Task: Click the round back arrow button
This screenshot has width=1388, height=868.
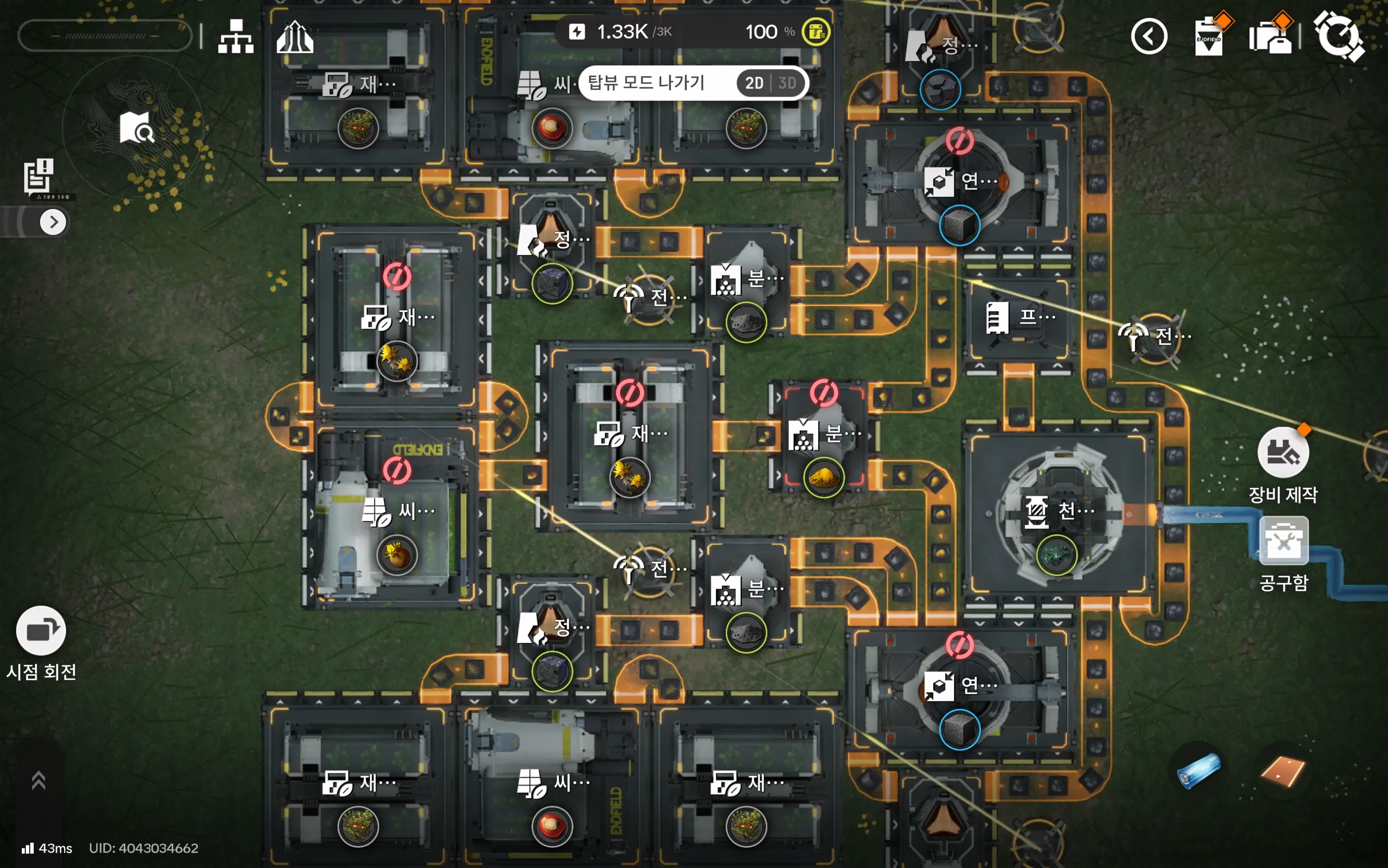Action: [1149, 37]
